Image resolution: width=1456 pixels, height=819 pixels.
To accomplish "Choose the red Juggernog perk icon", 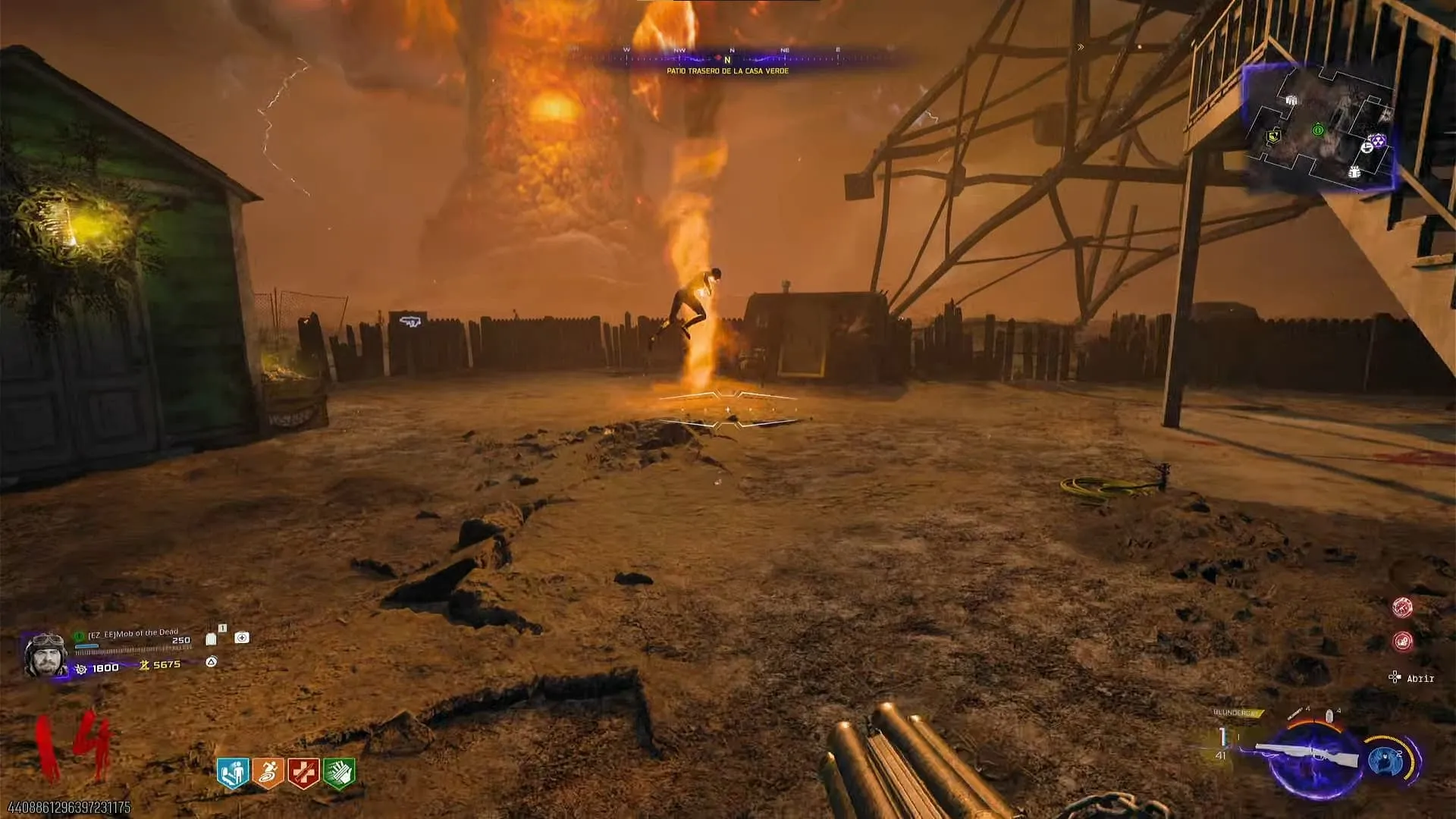I will 303,773.
